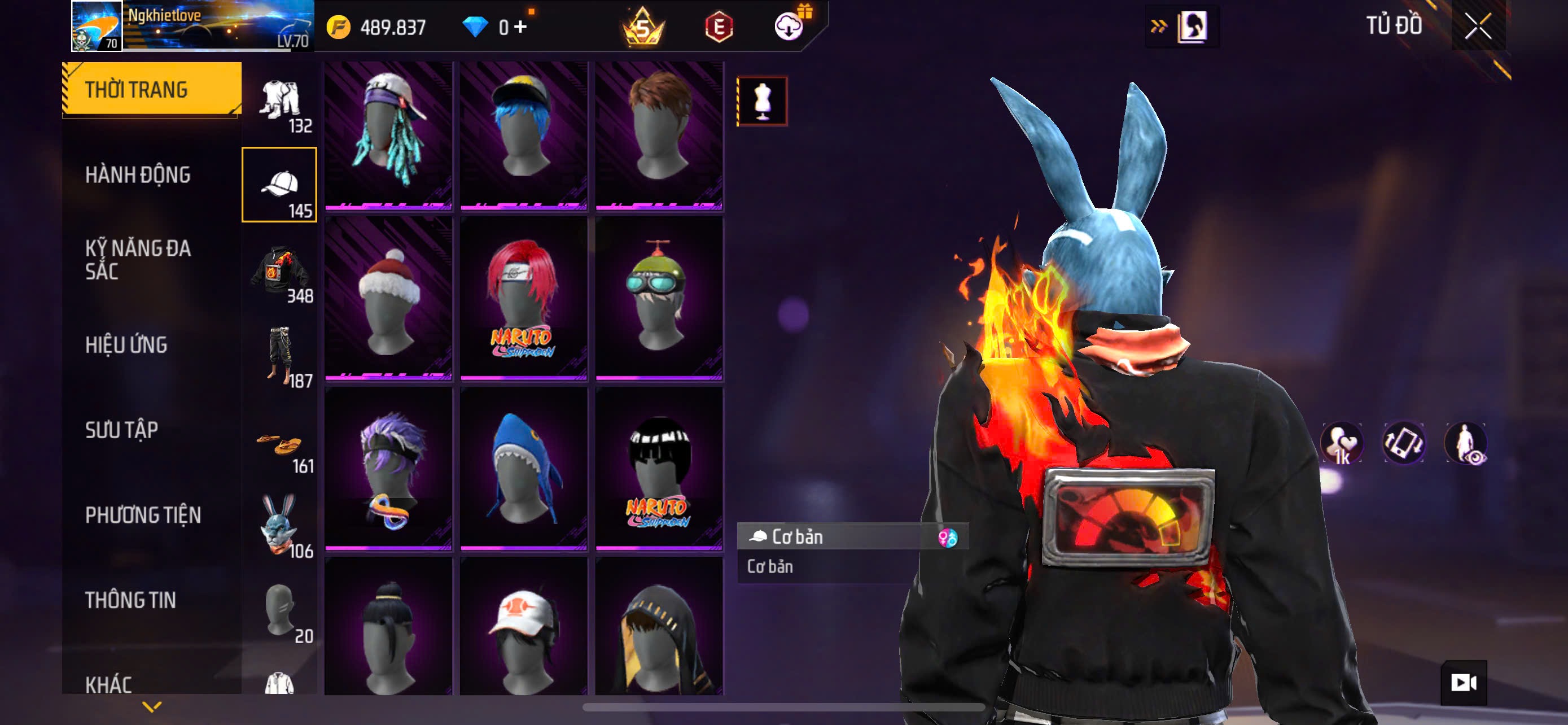Select the blue shark hood
The height and width of the screenshot is (725, 1568).
[523, 469]
